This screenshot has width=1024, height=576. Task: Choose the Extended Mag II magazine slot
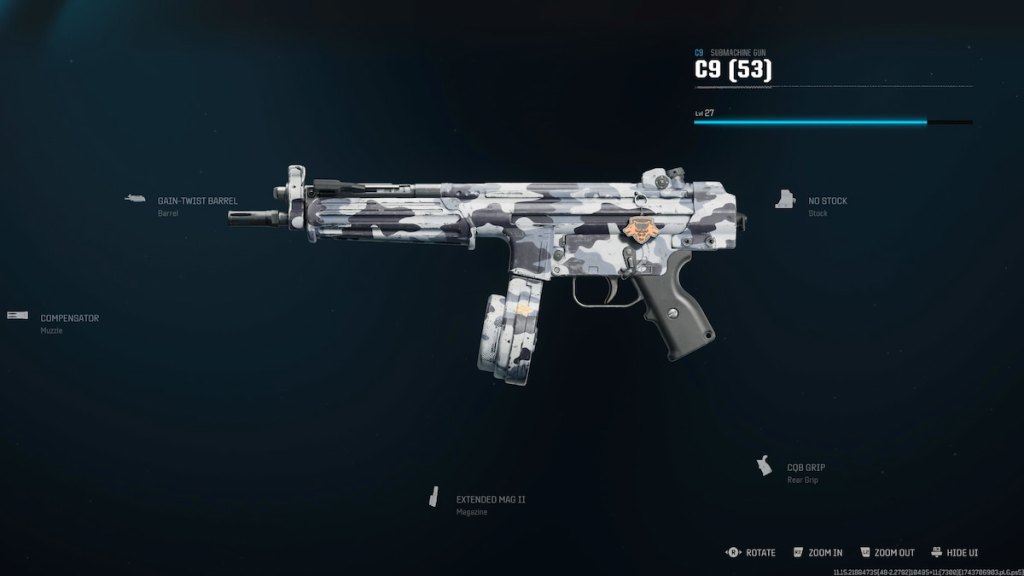490,499
